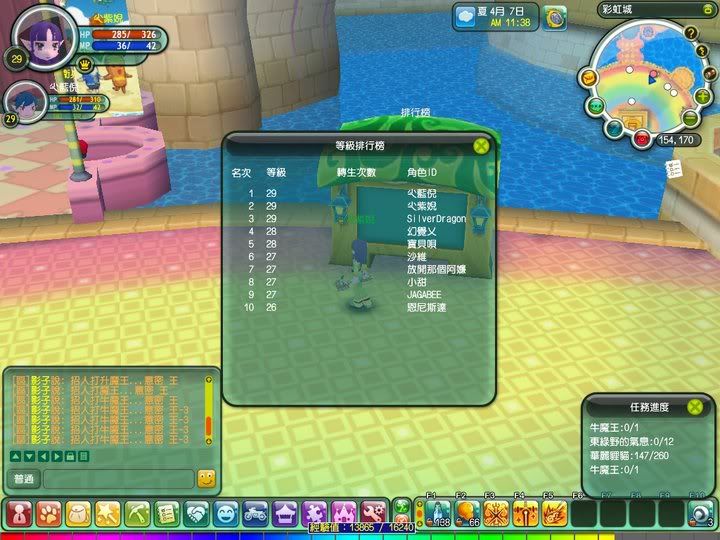Screen dimensions: 720x540
Task: Use the F1 potion hotbar slot
Action: [x=436, y=513]
